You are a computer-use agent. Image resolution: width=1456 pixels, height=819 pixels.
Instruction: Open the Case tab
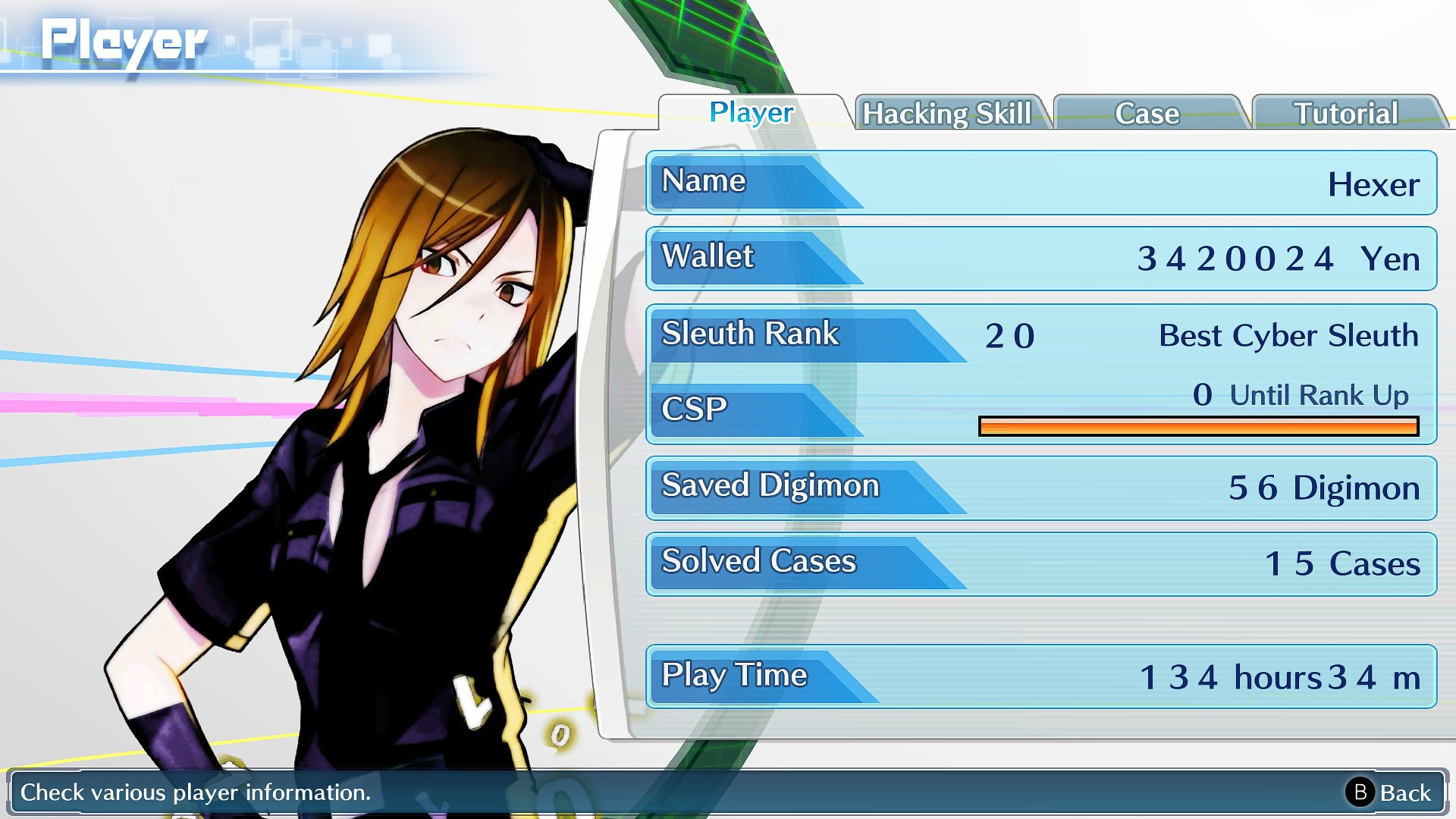click(1147, 114)
